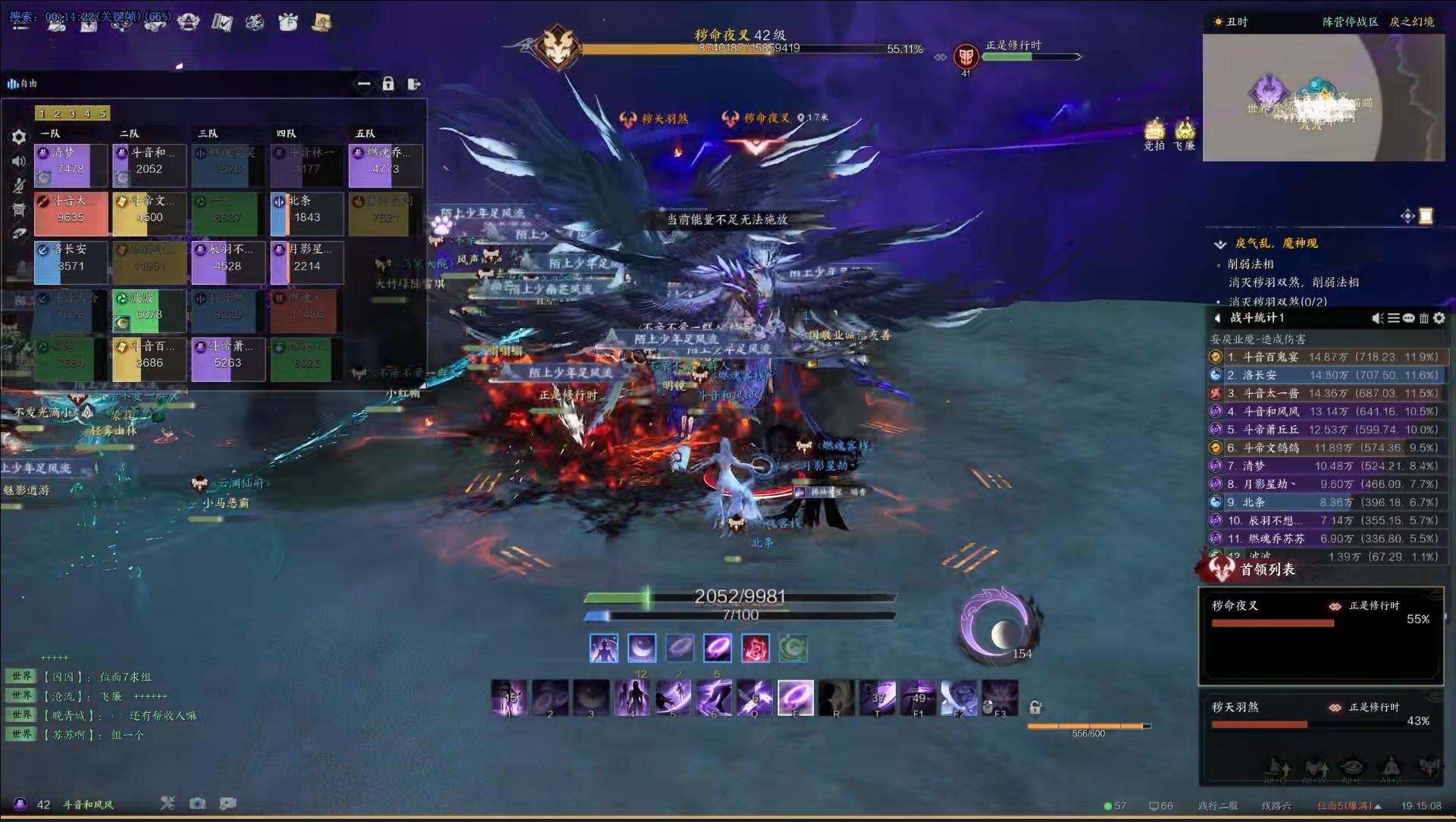Open raid frame gear settings
1456x822 pixels.
[19, 137]
